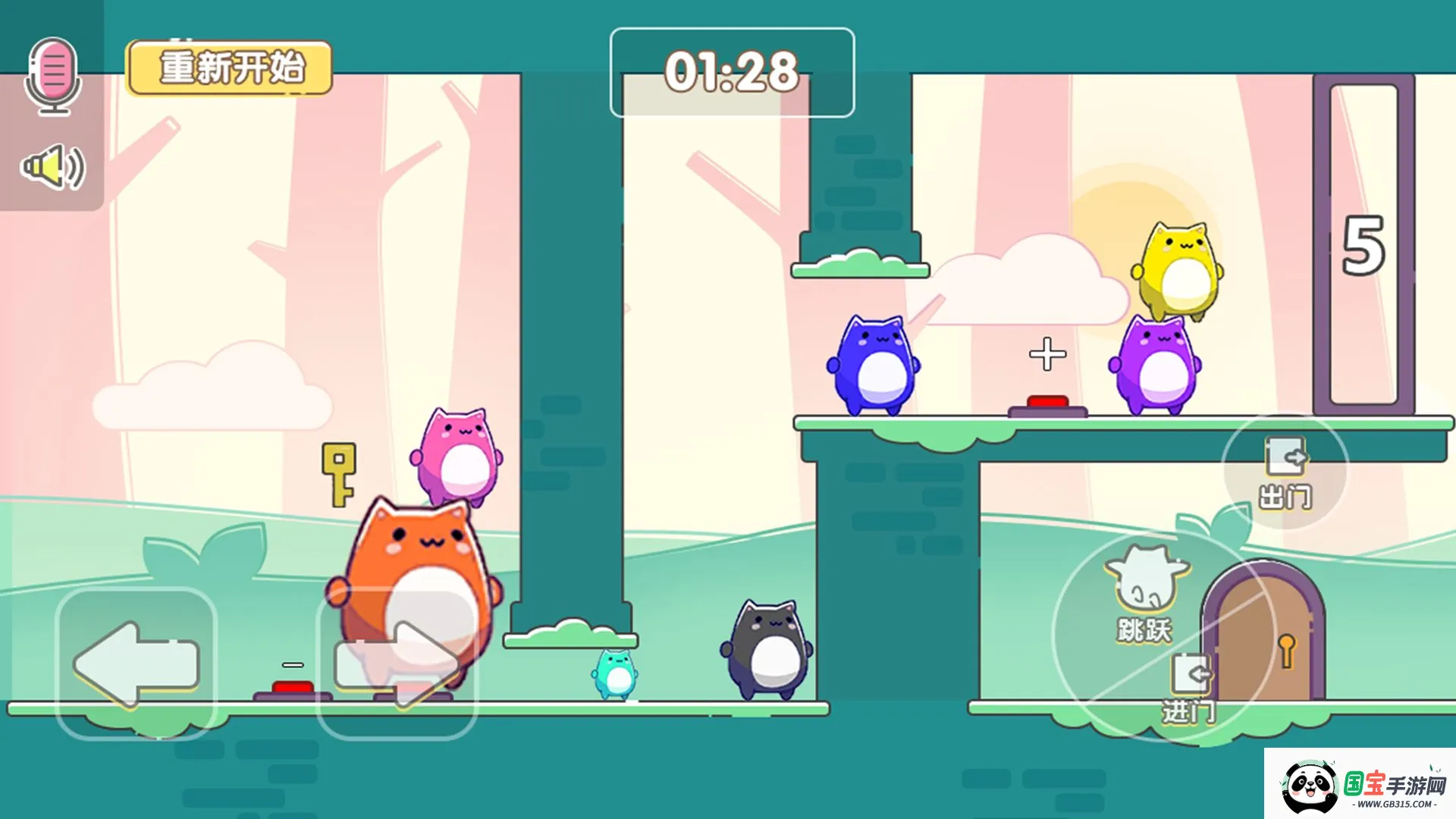
Task: Toggle the pink microphone voice chat
Action: point(53,76)
